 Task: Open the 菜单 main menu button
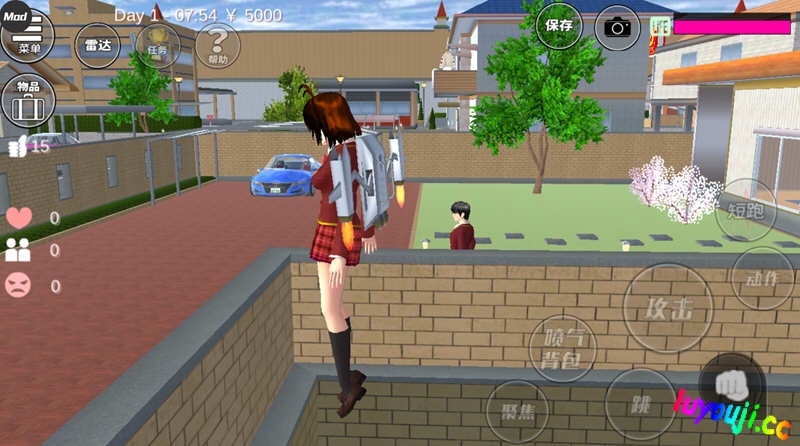27,38
